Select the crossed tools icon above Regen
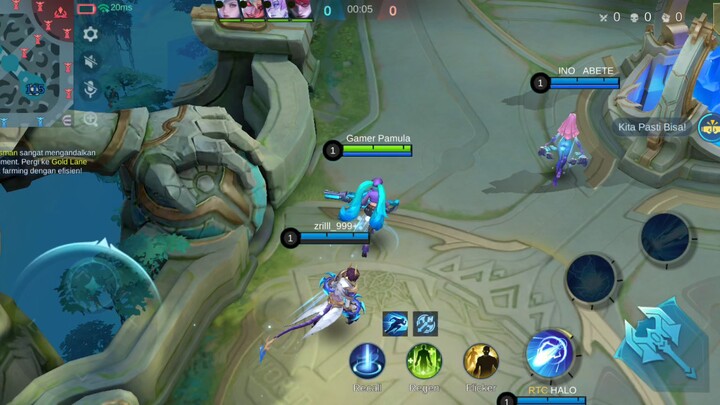This screenshot has width=720, height=405. [x=426, y=323]
